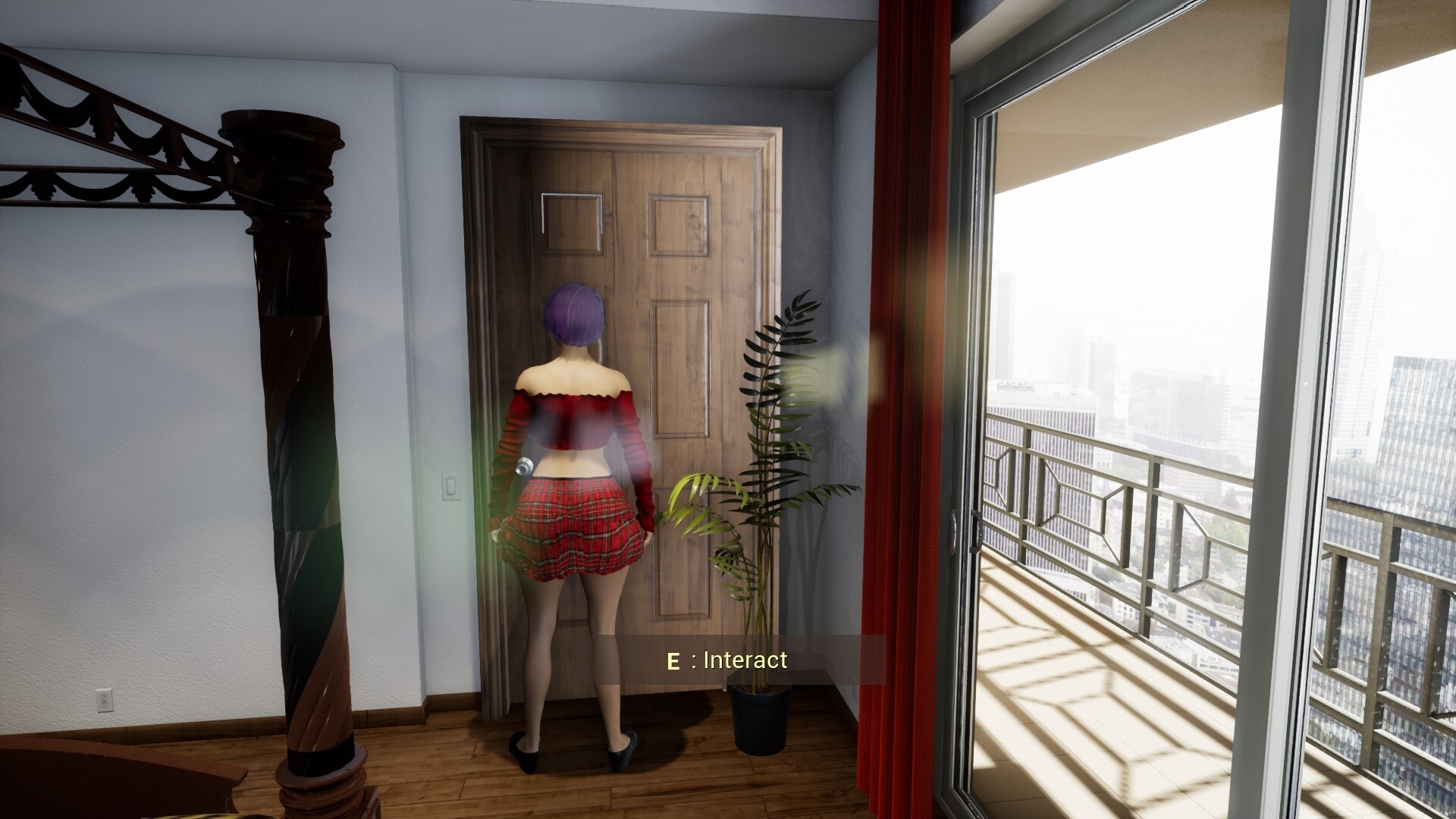
Task: Click the yellow E key label
Action: [x=673, y=660]
